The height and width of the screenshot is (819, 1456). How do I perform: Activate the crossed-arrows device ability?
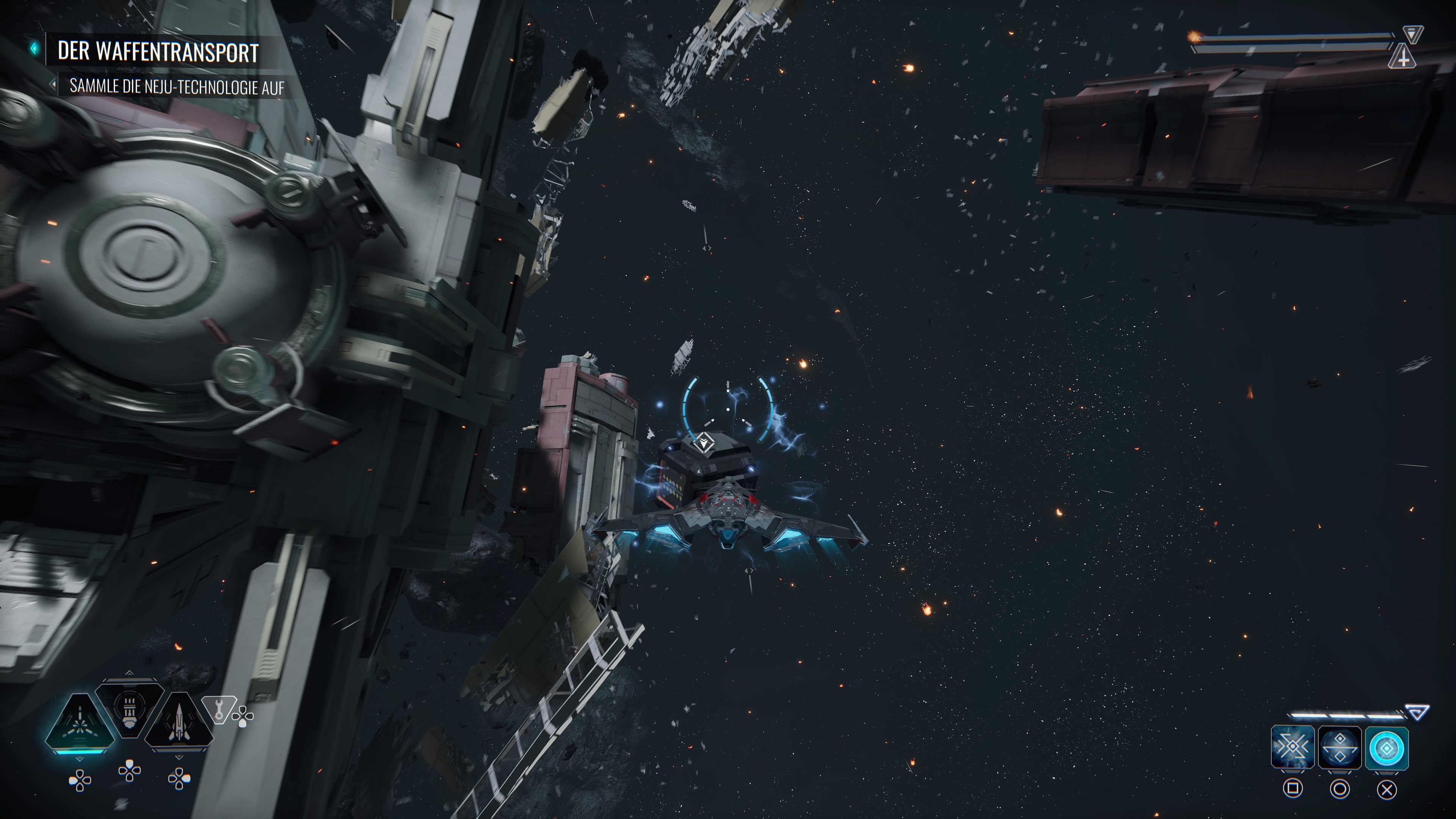click(x=1292, y=748)
